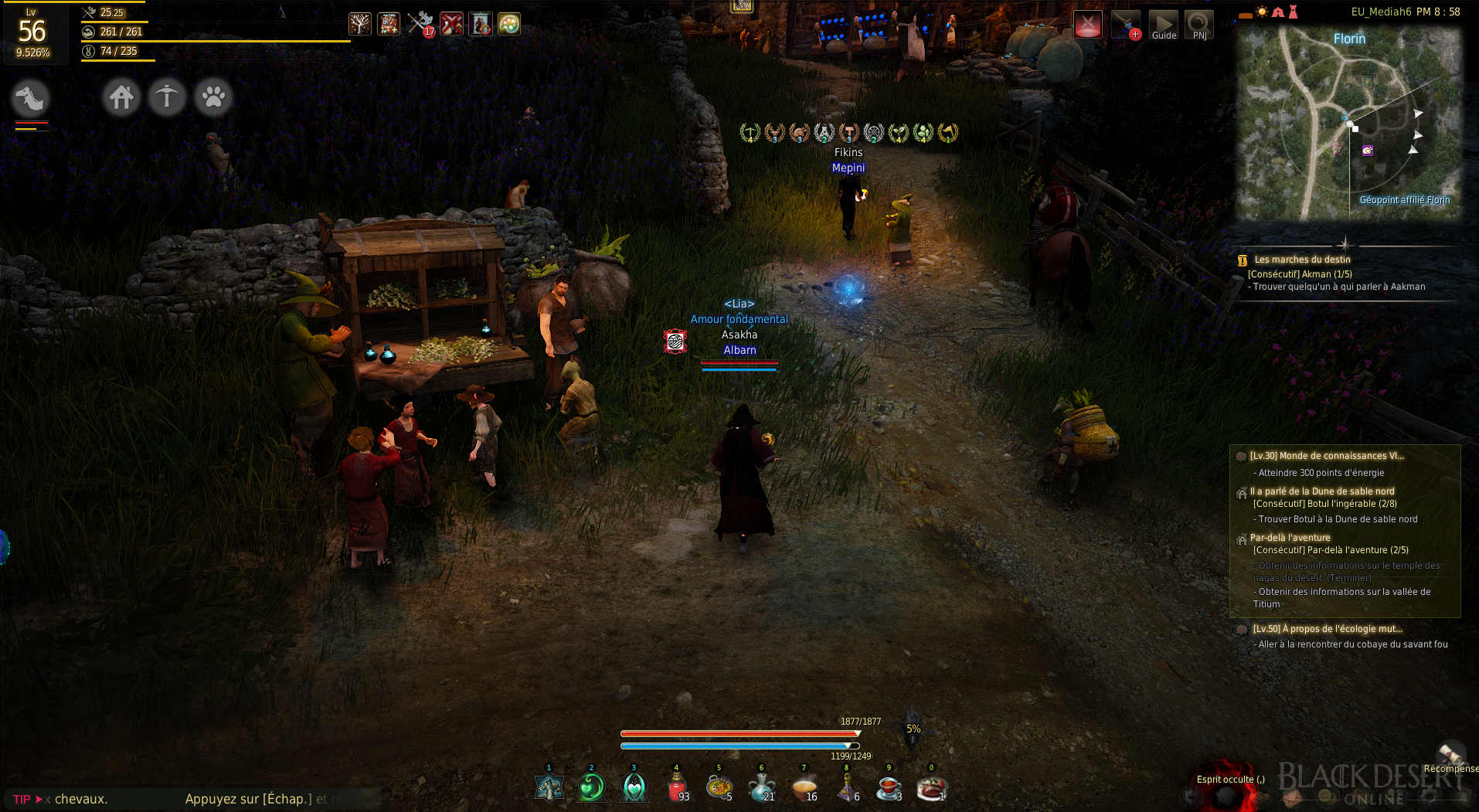
Task: Use the red tea cup slot
Action: [889, 787]
